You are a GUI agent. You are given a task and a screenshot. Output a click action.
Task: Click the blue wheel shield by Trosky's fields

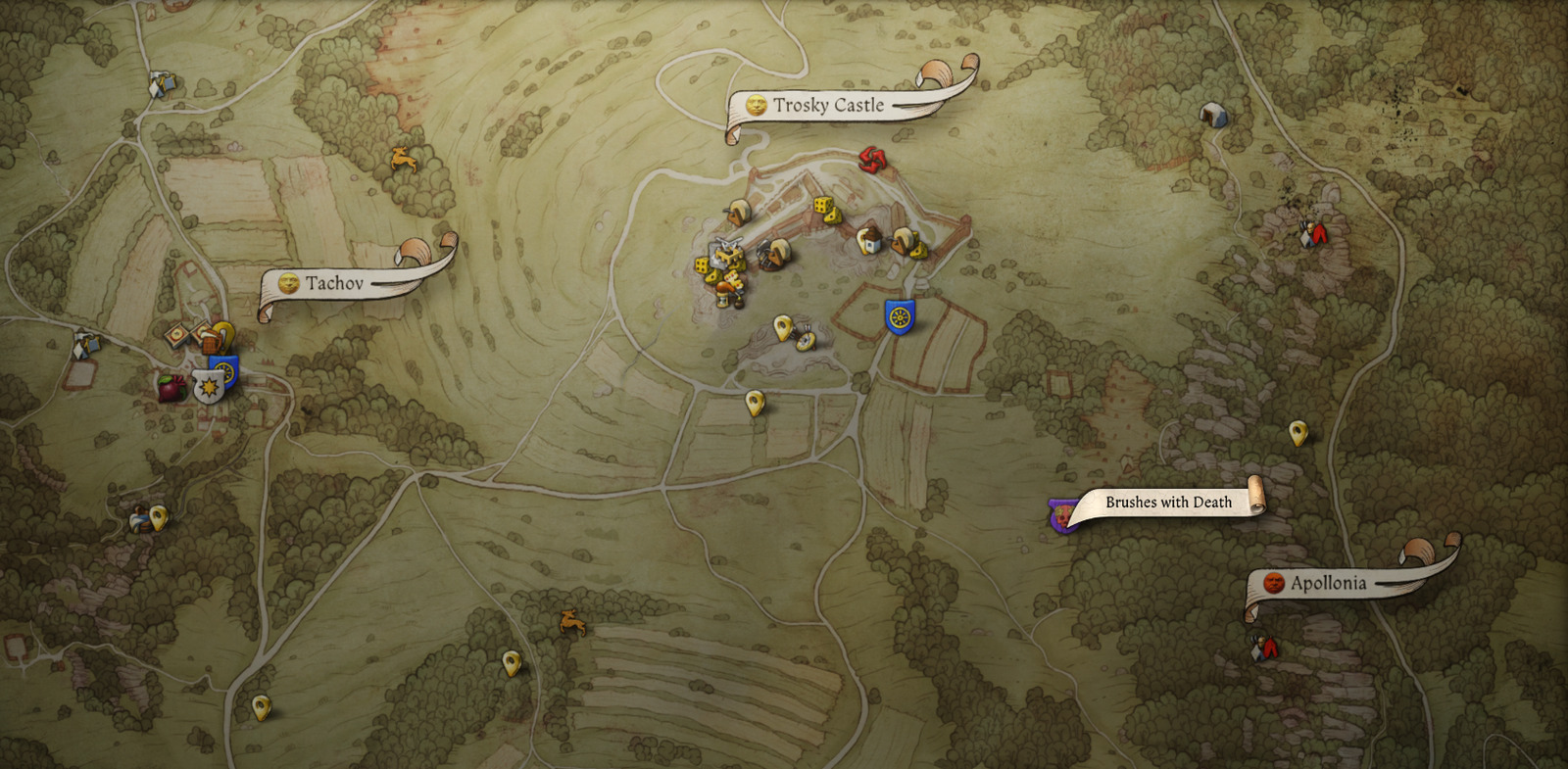900,316
